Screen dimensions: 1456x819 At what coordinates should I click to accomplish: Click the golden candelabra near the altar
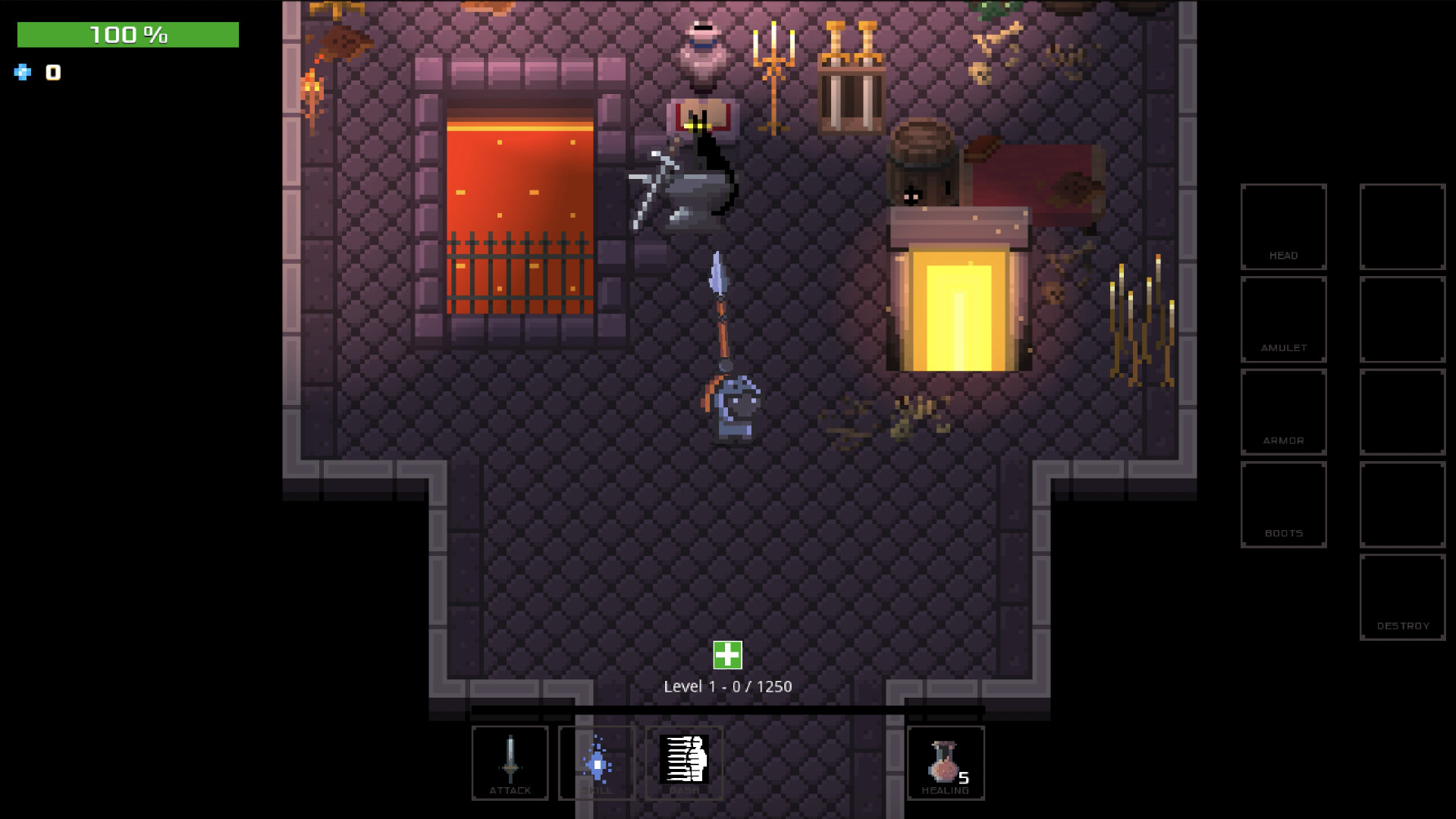[x=773, y=72]
